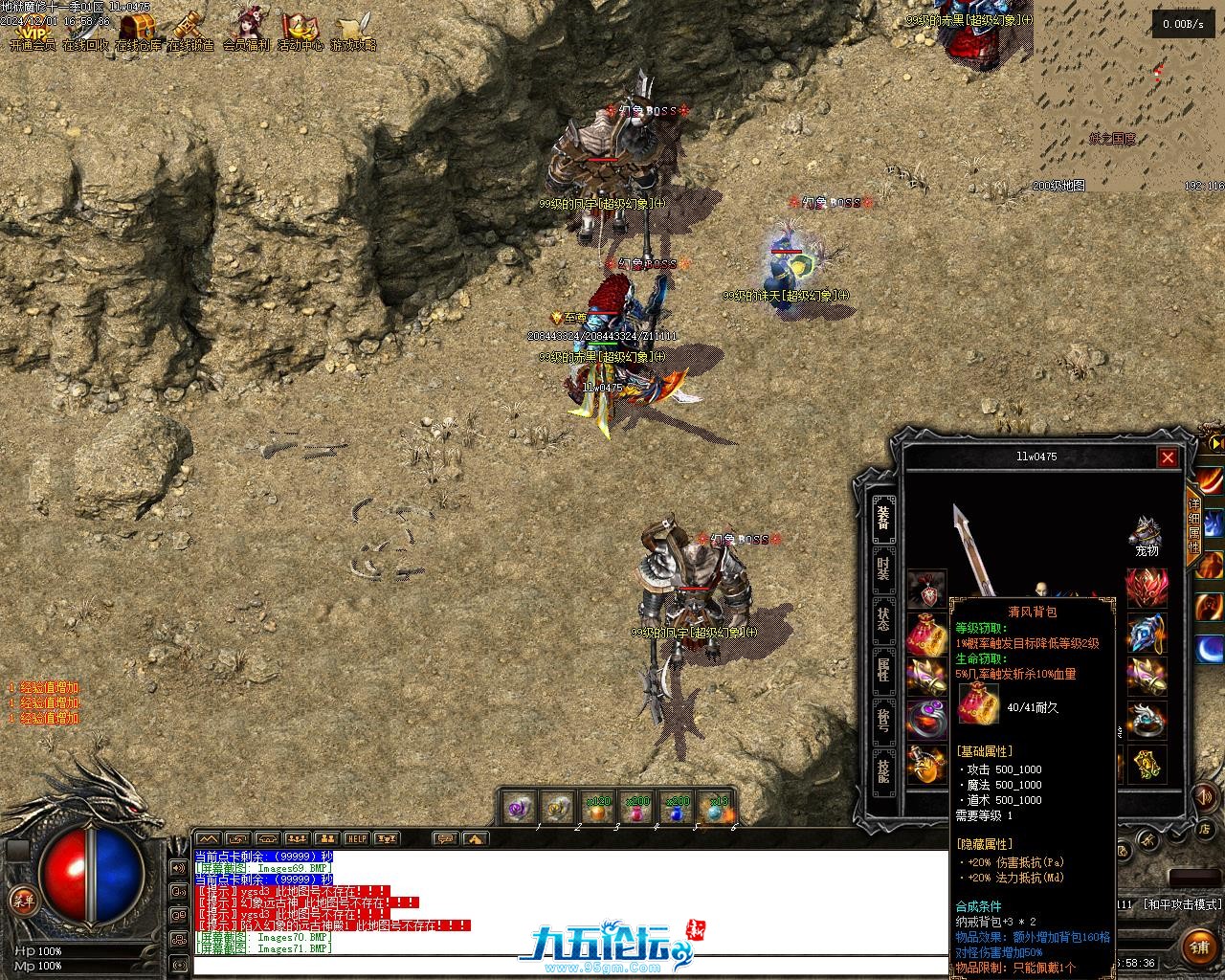Click the HELP button above chat

[x=356, y=839]
